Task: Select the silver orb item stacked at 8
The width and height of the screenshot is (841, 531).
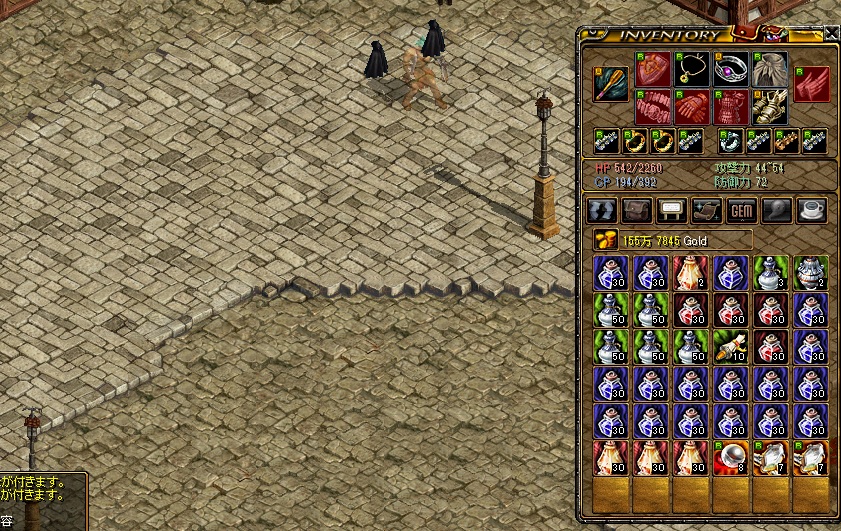Action: click(731, 457)
